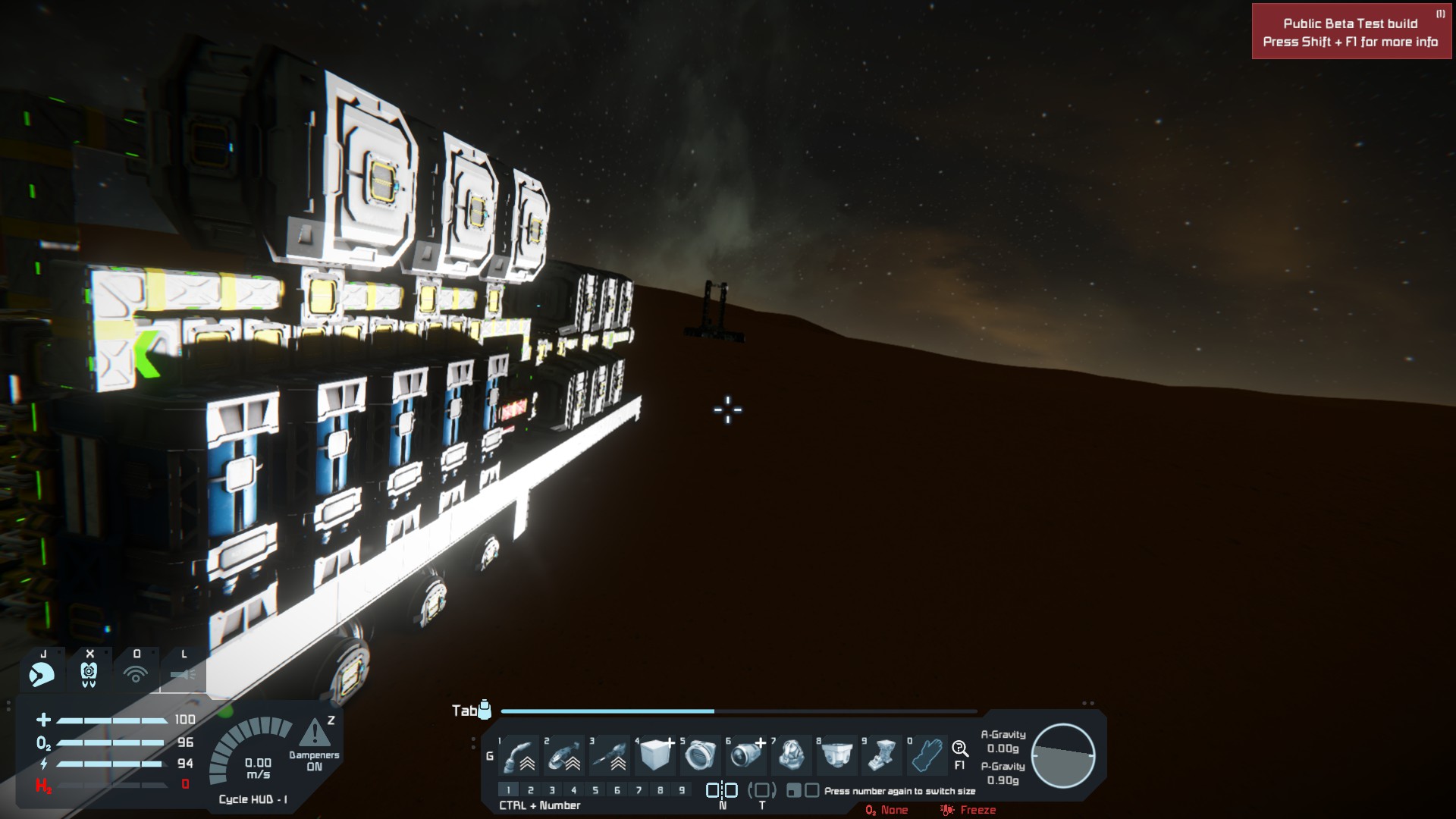Select the cylindrical thruster block in slot 6
Image resolution: width=1456 pixels, height=819 pixels.
click(x=746, y=755)
